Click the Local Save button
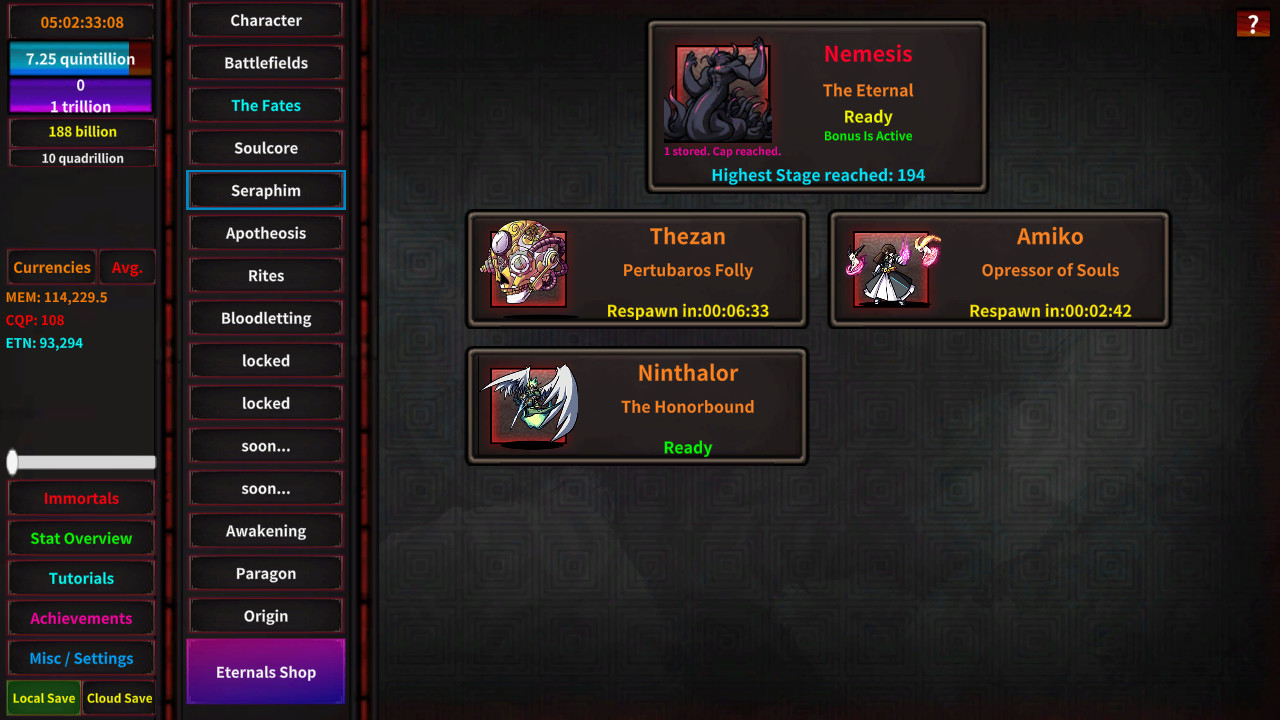This screenshot has width=1280, height=720. click(x=43, y=698)
